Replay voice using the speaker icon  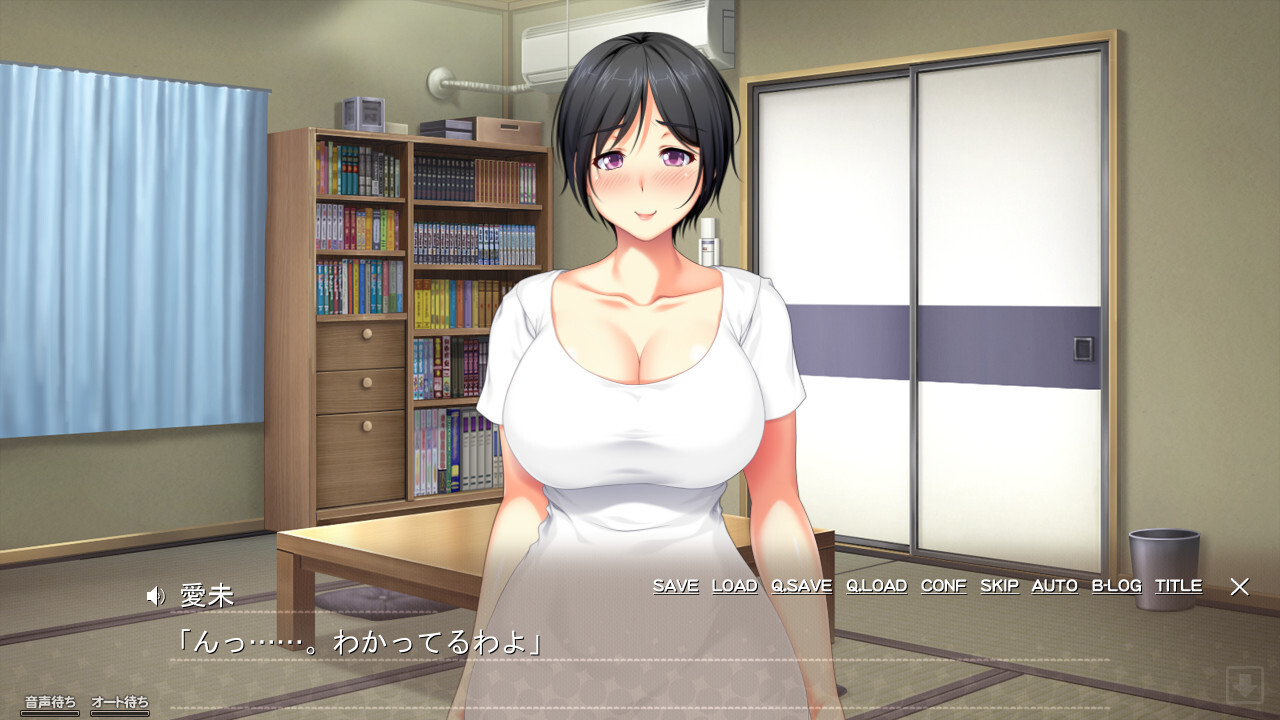click(155, 597)
